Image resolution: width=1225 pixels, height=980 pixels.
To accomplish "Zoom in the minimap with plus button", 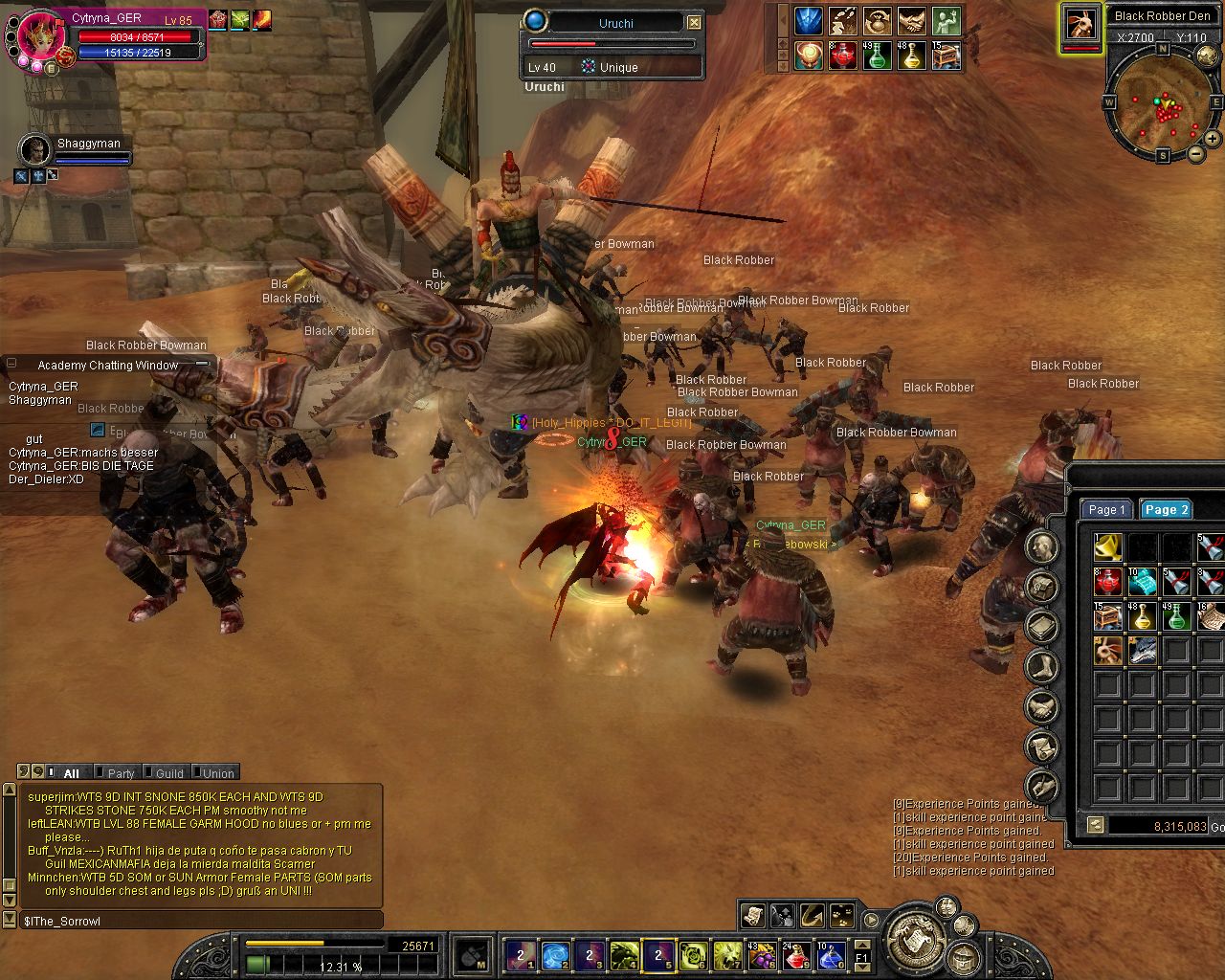I will pos(1213,140).
